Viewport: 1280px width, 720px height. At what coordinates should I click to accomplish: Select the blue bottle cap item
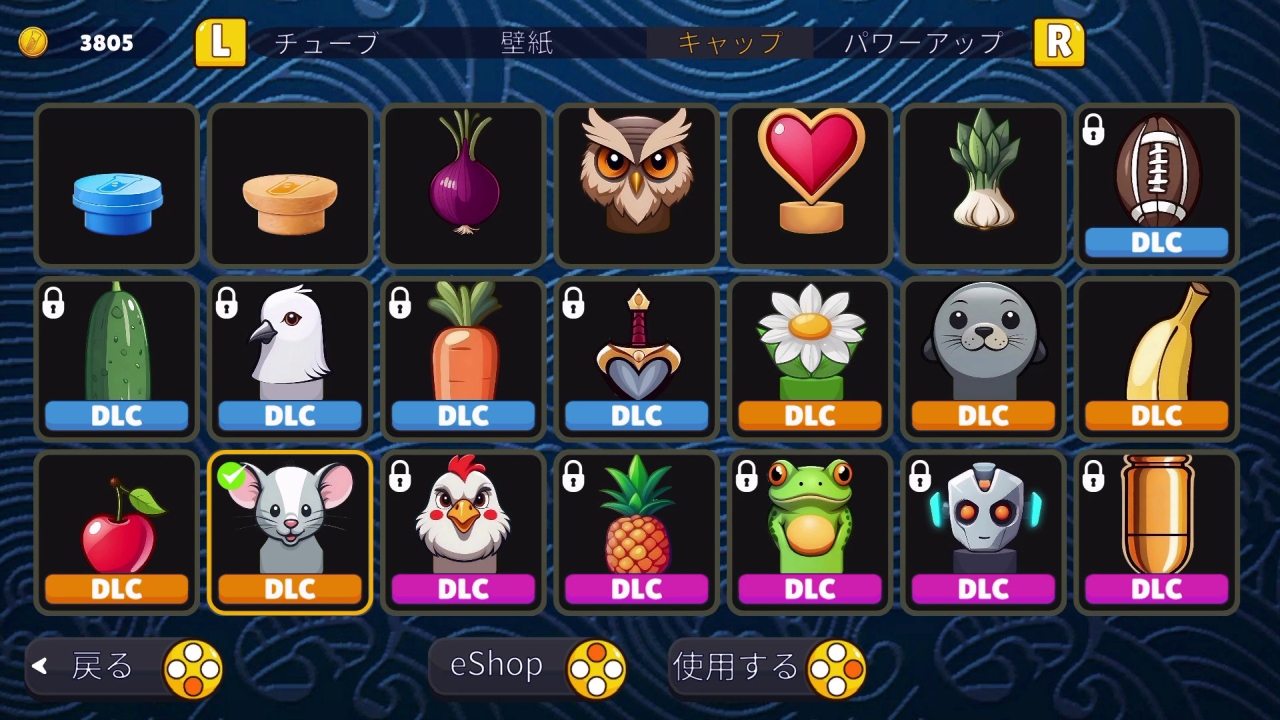(x=116, y=186)
